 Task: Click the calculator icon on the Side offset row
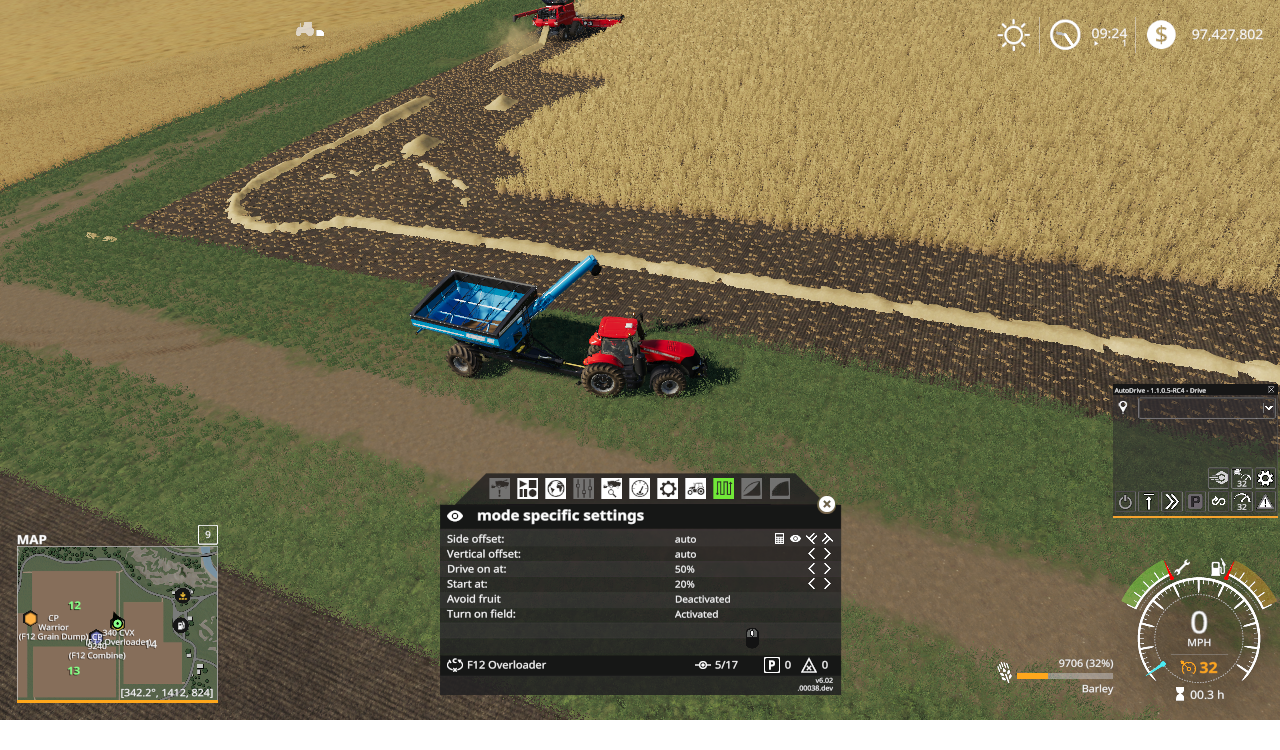click(779, 538)
